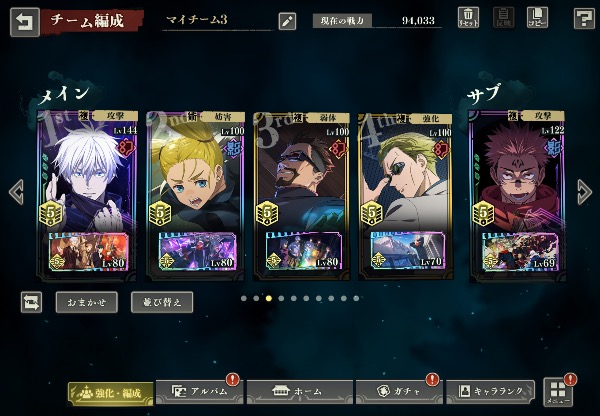Open the ガチャ gacha tab
This screenshot has height=416, width=600.
[x=399, y=392]
